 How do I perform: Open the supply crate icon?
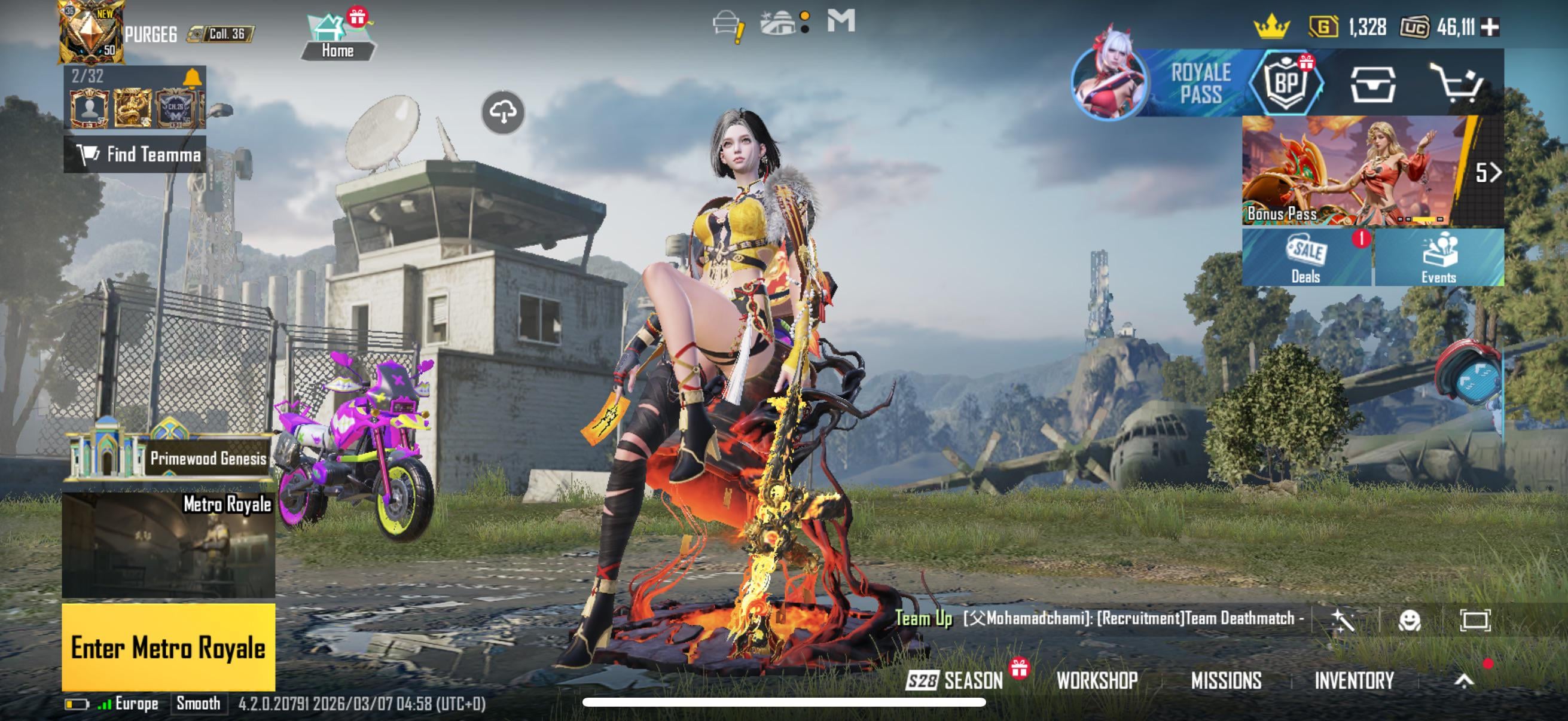pos(1372,84)
